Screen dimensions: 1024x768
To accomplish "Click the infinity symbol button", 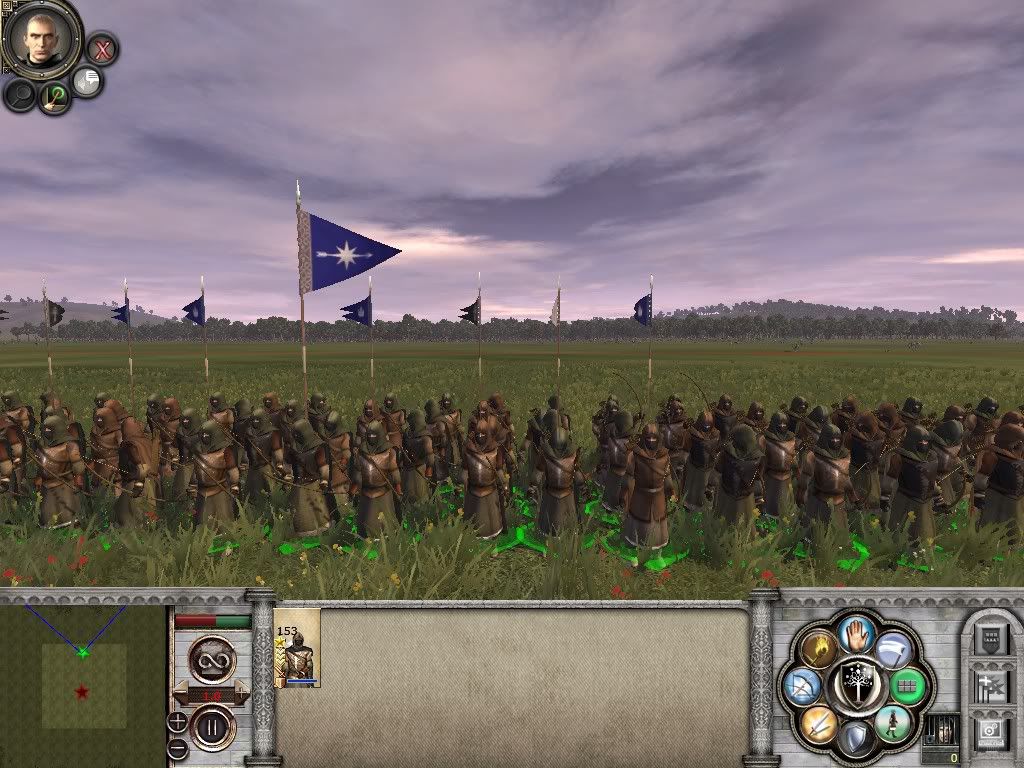I will click(212, 659).
